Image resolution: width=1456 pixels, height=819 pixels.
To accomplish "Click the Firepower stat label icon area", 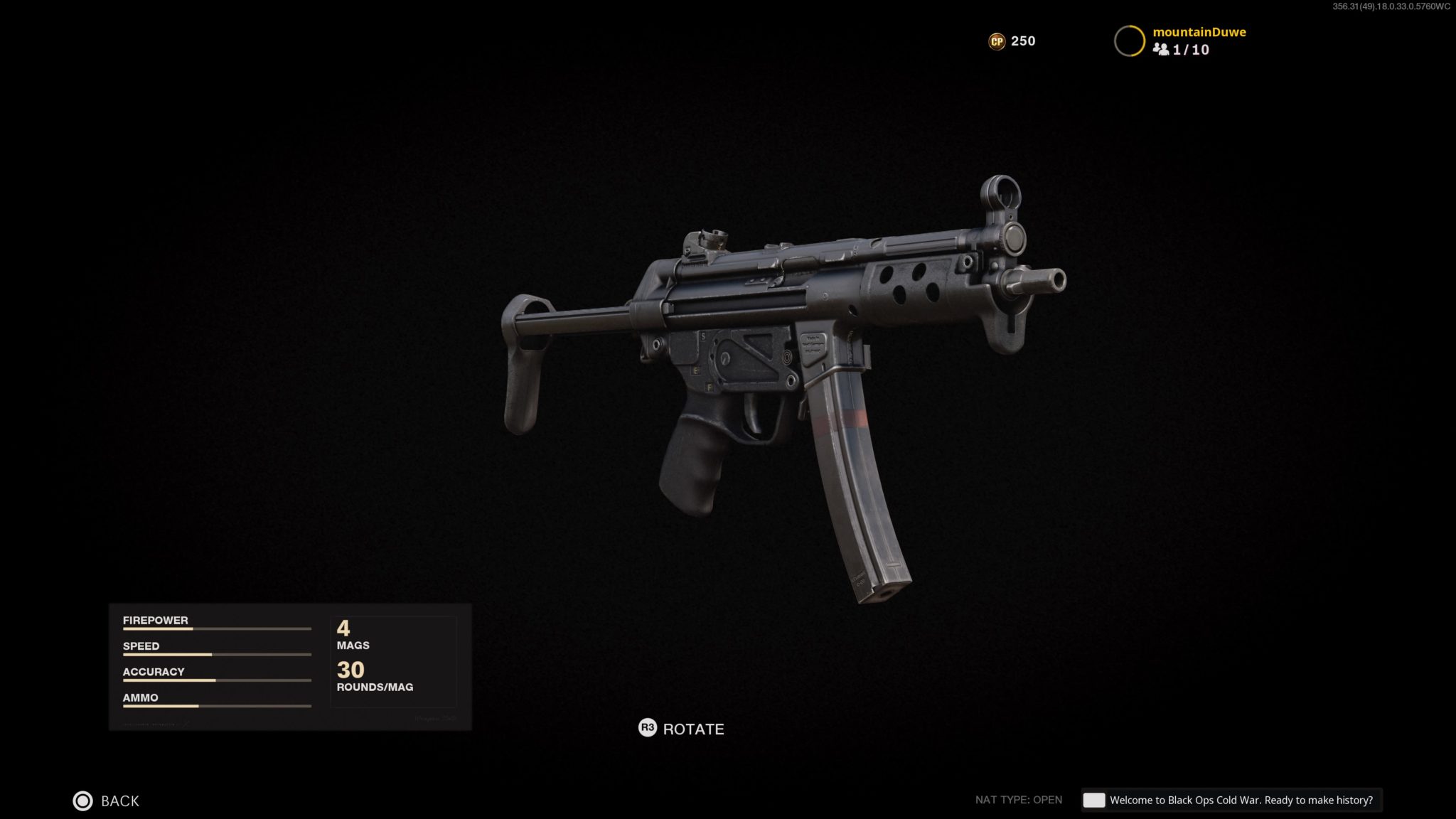I will pos(156,620).
